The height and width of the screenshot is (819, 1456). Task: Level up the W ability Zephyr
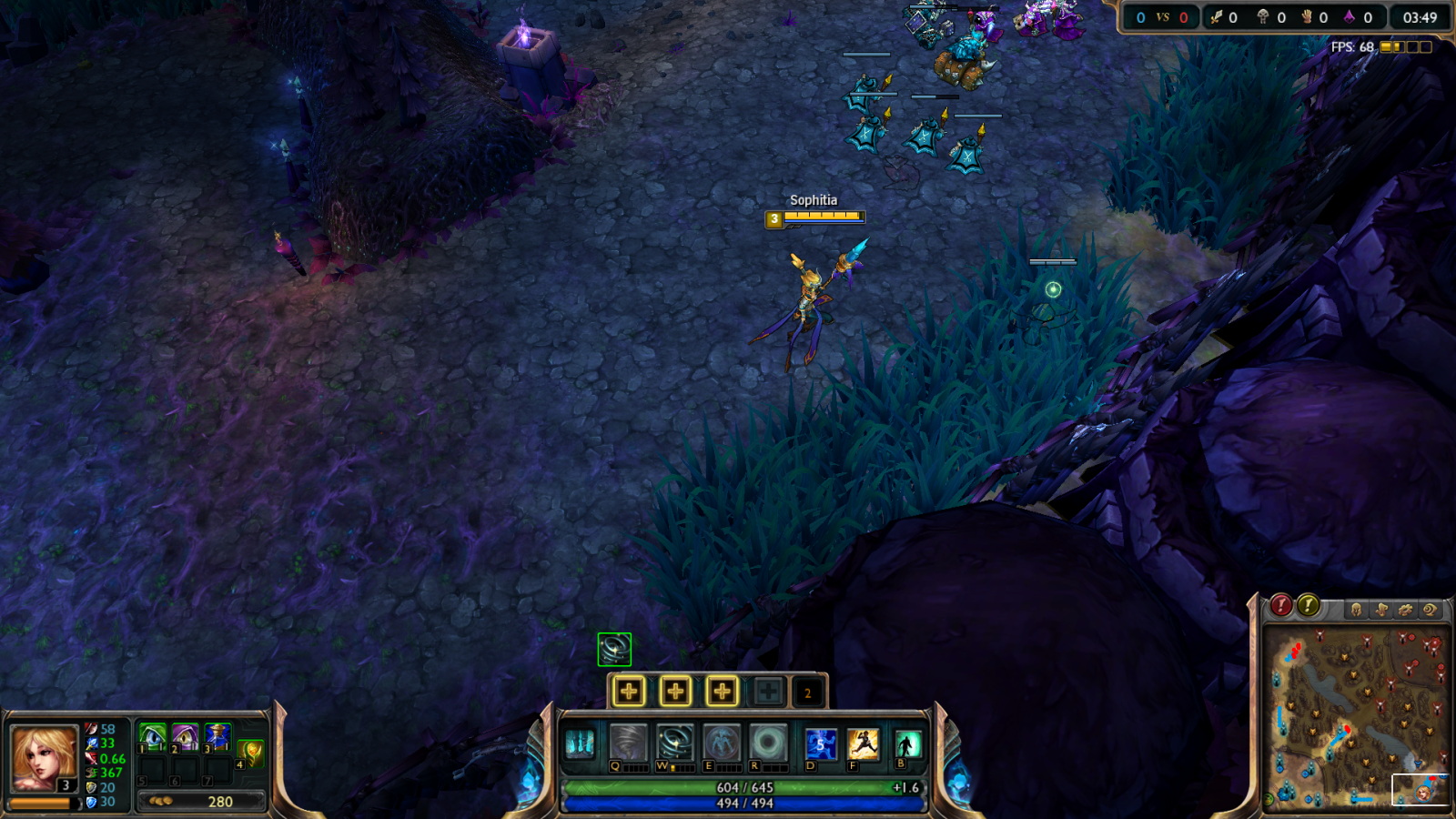pyautogui.click(x=675, y=692)
